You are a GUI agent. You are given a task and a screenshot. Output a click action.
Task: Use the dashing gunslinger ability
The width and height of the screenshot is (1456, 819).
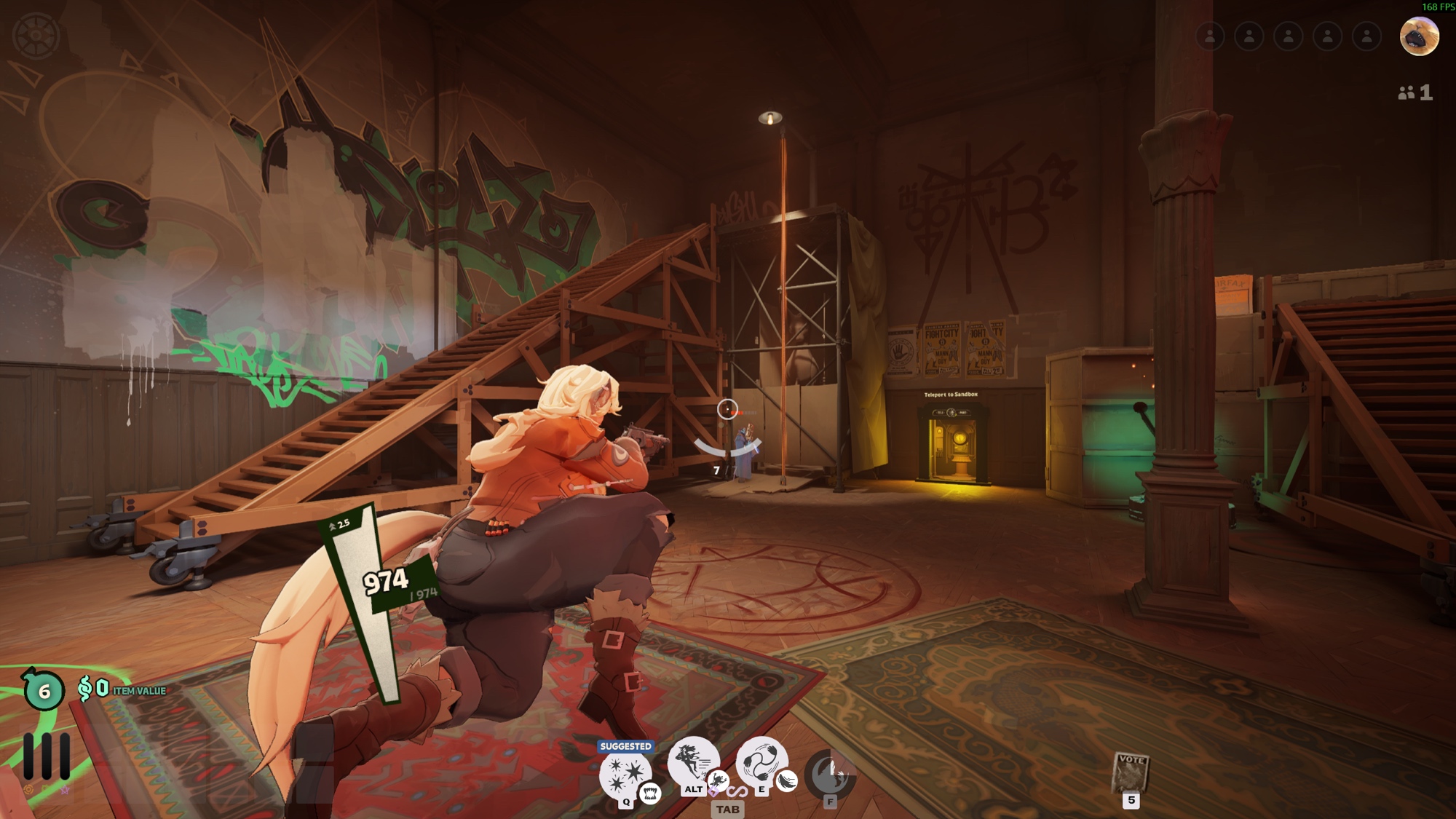pos(692,761)
